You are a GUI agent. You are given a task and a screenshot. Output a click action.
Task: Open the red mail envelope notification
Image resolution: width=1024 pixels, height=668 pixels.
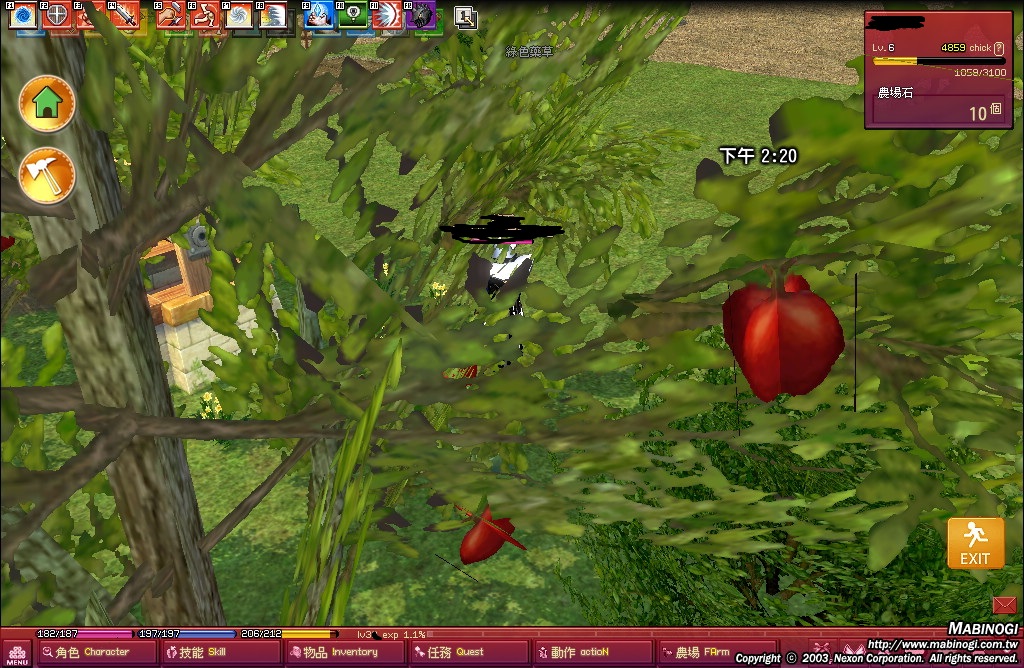click(x=1004, y=604)
